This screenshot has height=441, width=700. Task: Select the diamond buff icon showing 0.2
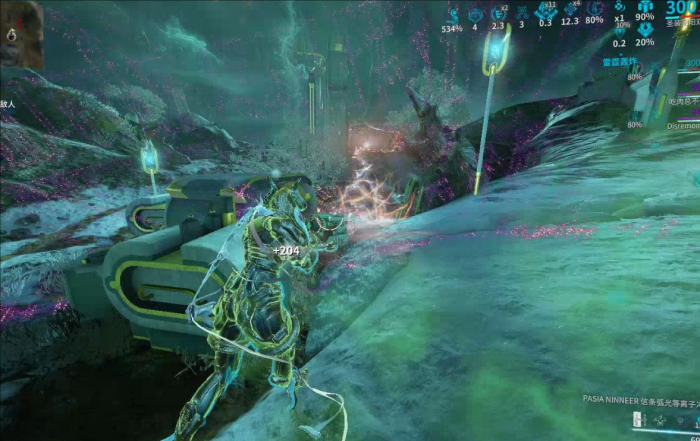pyautogui.click(x=620, y=33)
